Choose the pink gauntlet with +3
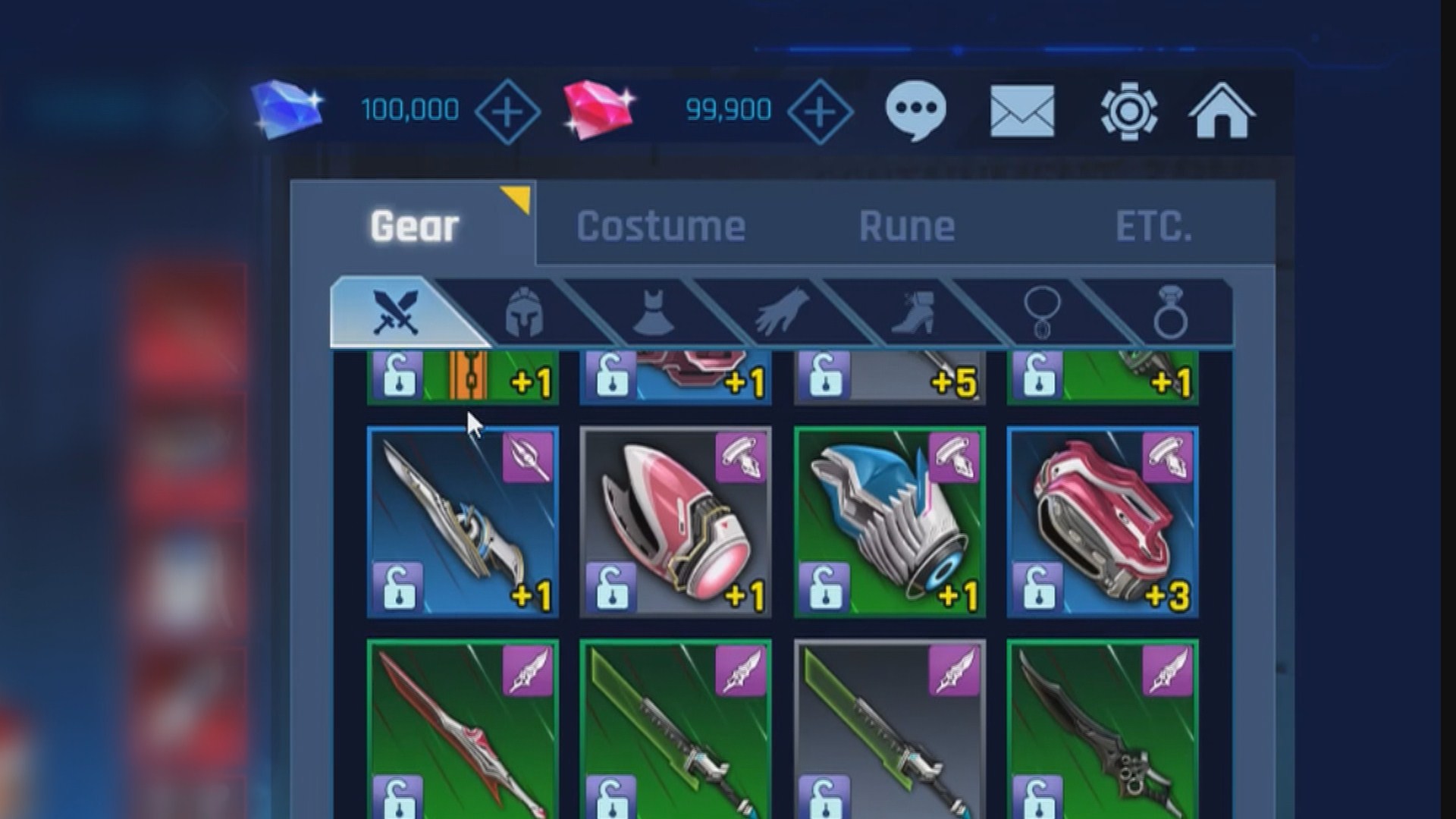 click(1103, 522)
